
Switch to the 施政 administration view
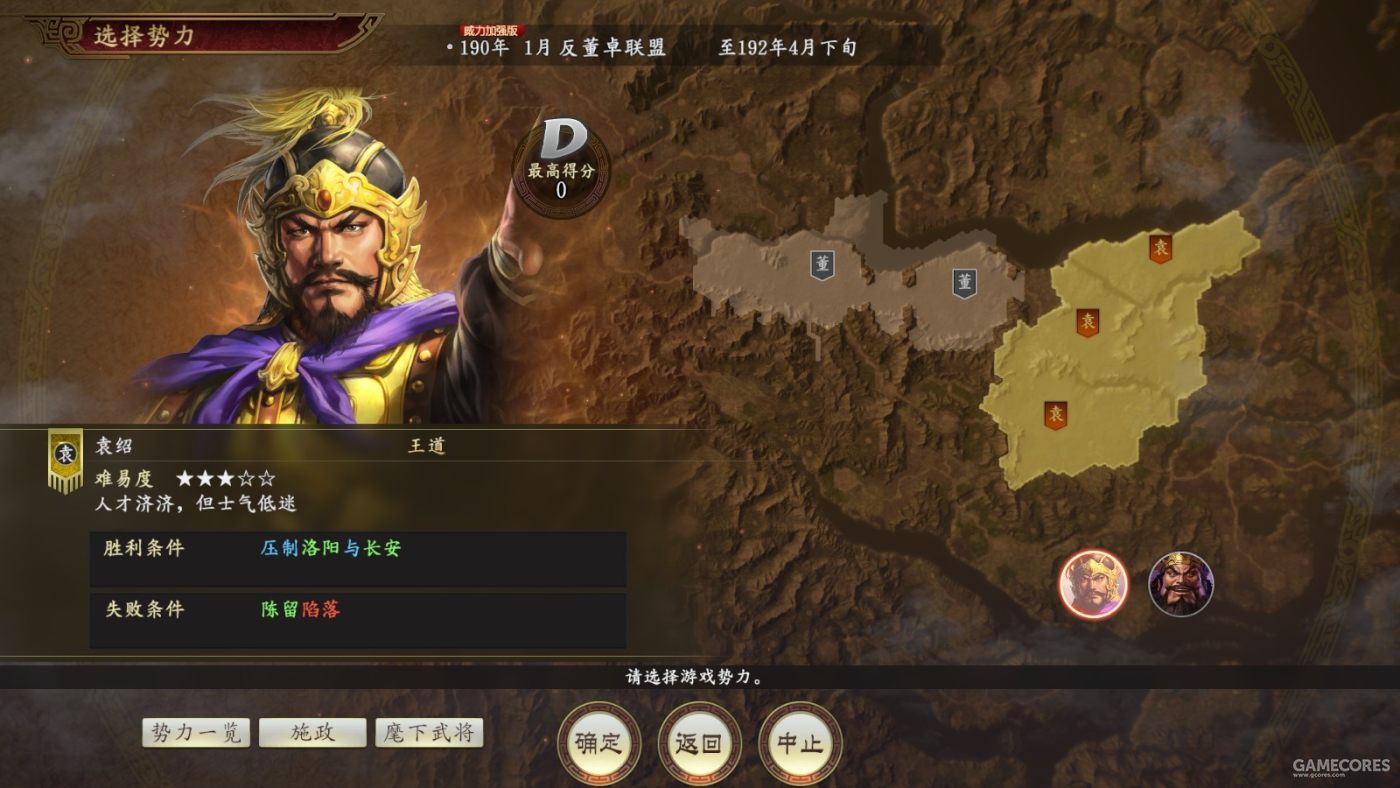312,732
